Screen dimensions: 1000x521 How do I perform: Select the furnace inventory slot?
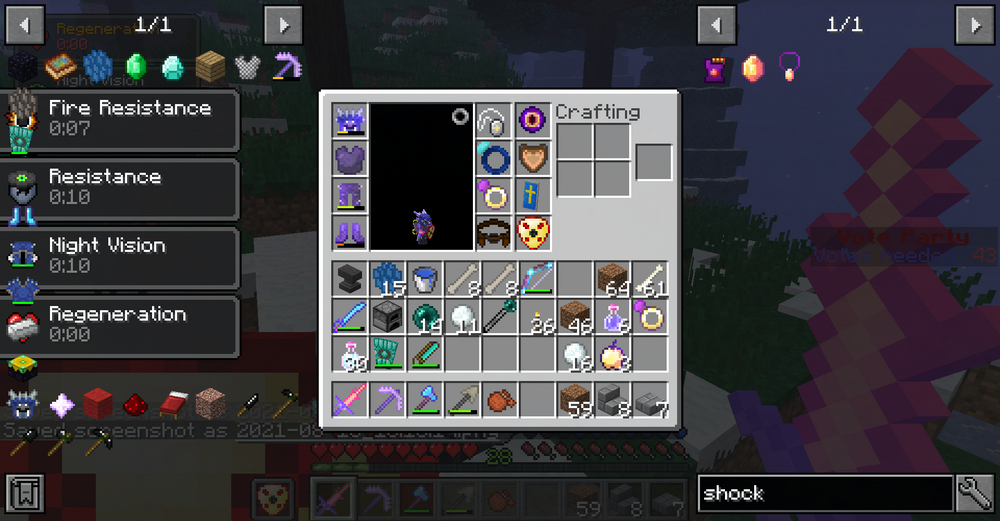point(387,317)
